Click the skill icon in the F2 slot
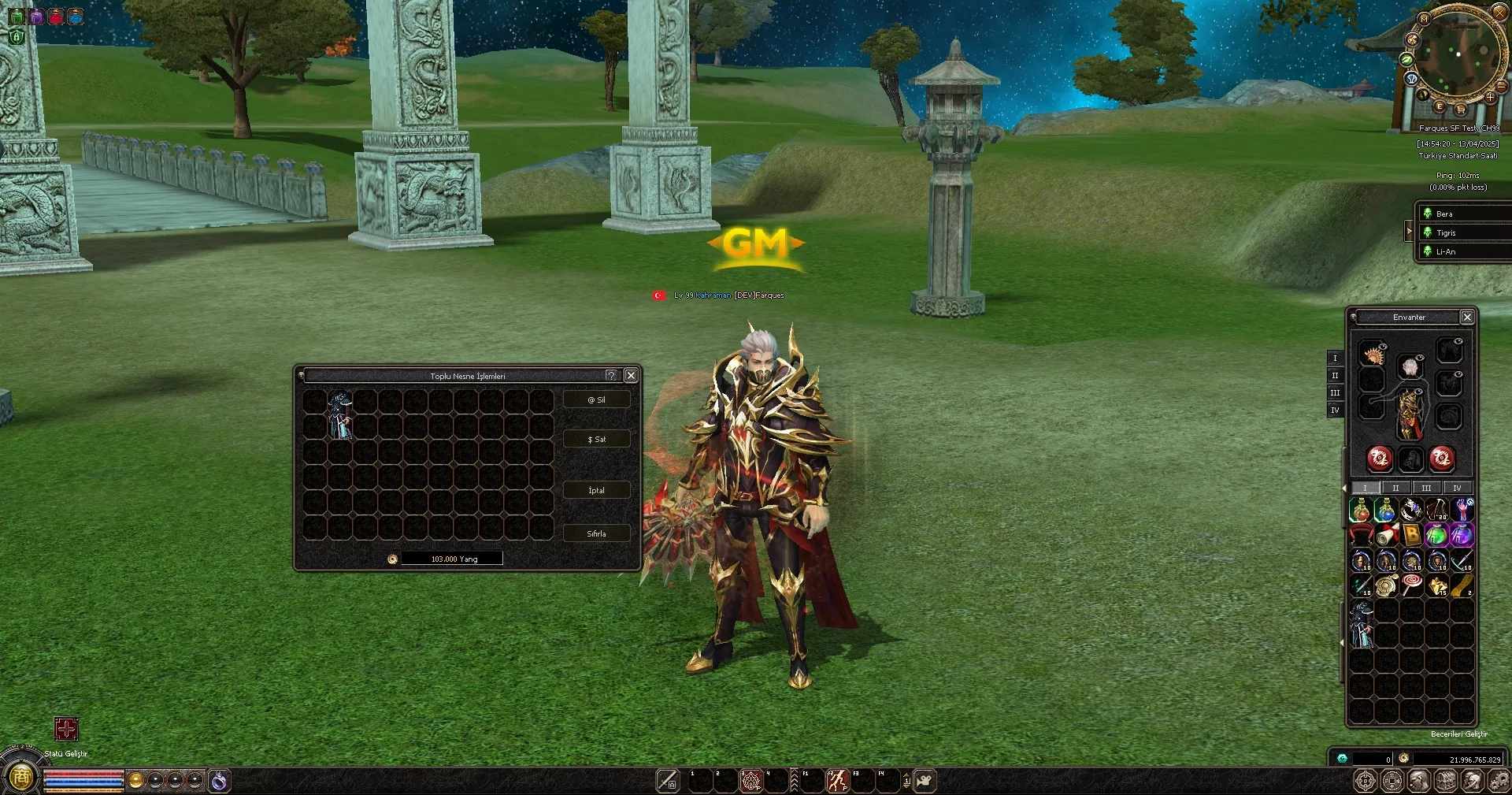Screen dimensions: 1512x795 837,780
